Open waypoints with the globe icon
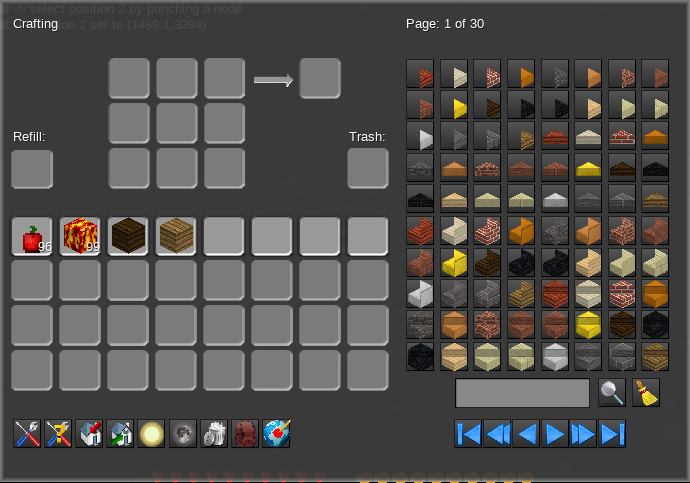690x483 pixels. tap(276, 433)
